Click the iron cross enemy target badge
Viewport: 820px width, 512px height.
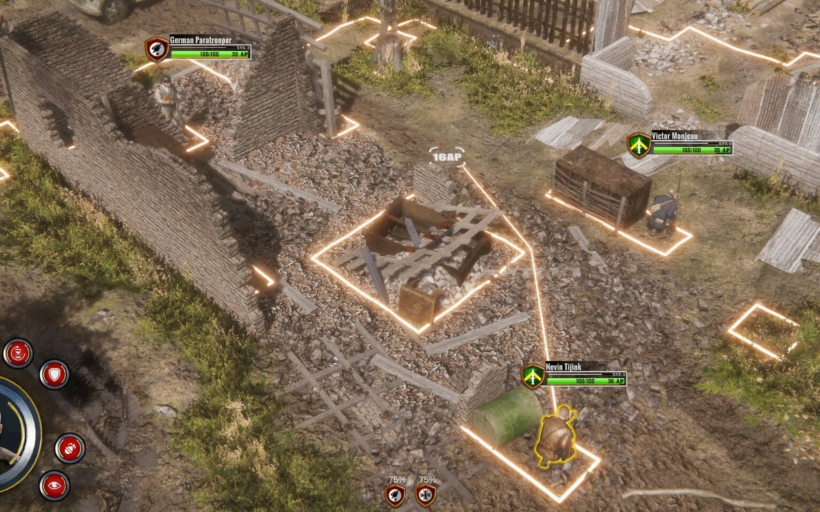tap(426, 494)
